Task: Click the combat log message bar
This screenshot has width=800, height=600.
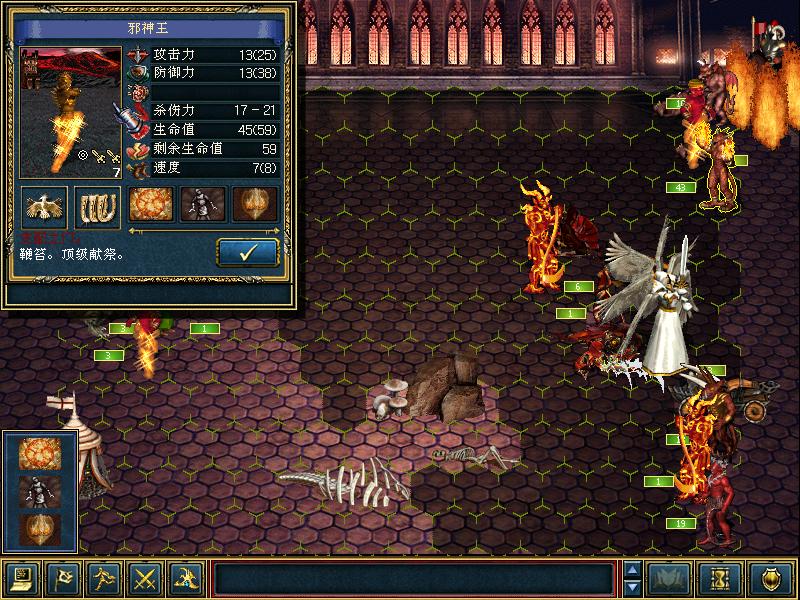Action: (x=413, y=577)
